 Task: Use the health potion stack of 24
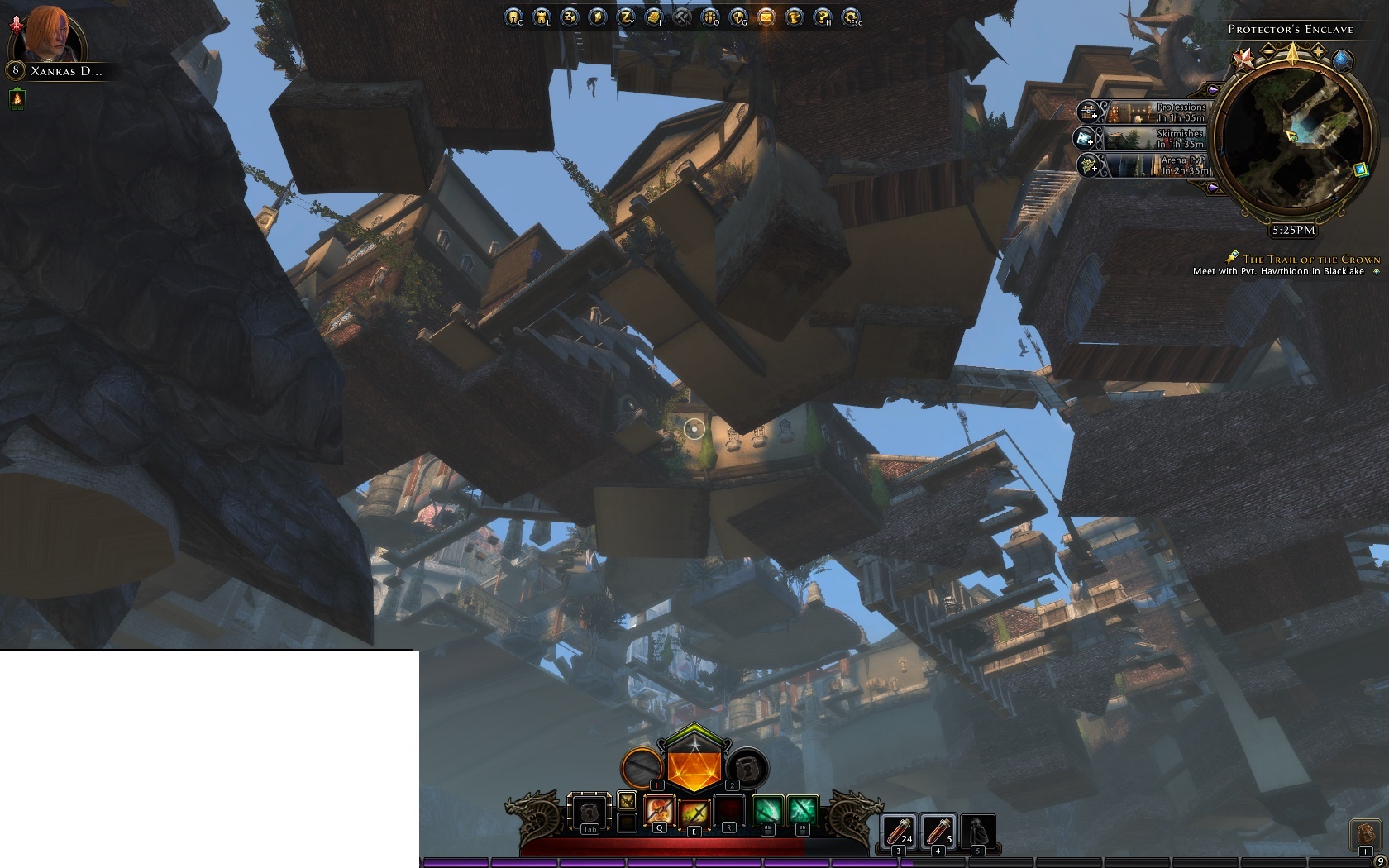(x=898, y=830)
